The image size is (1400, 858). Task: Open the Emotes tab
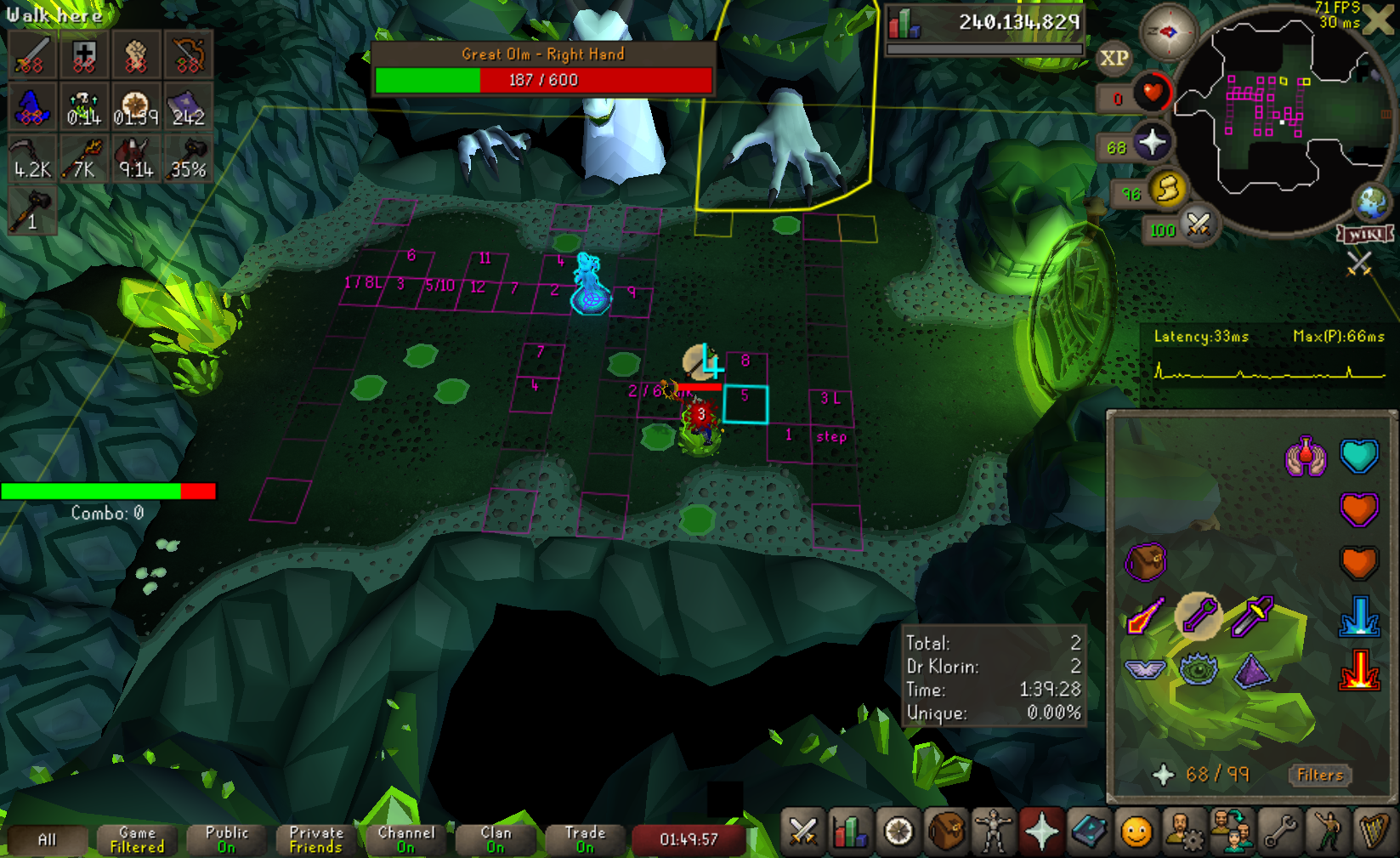coord(1327,832)
